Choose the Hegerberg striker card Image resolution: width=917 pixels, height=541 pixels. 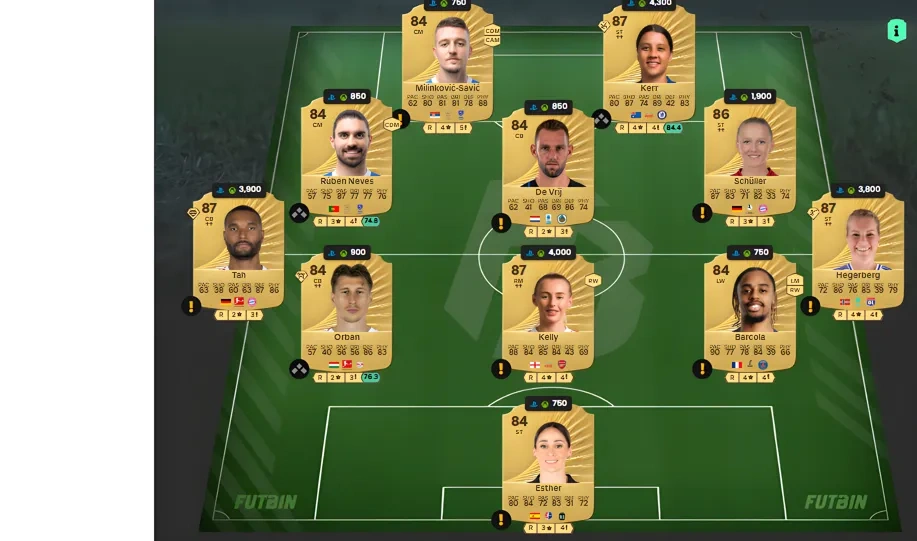(857, 245)
